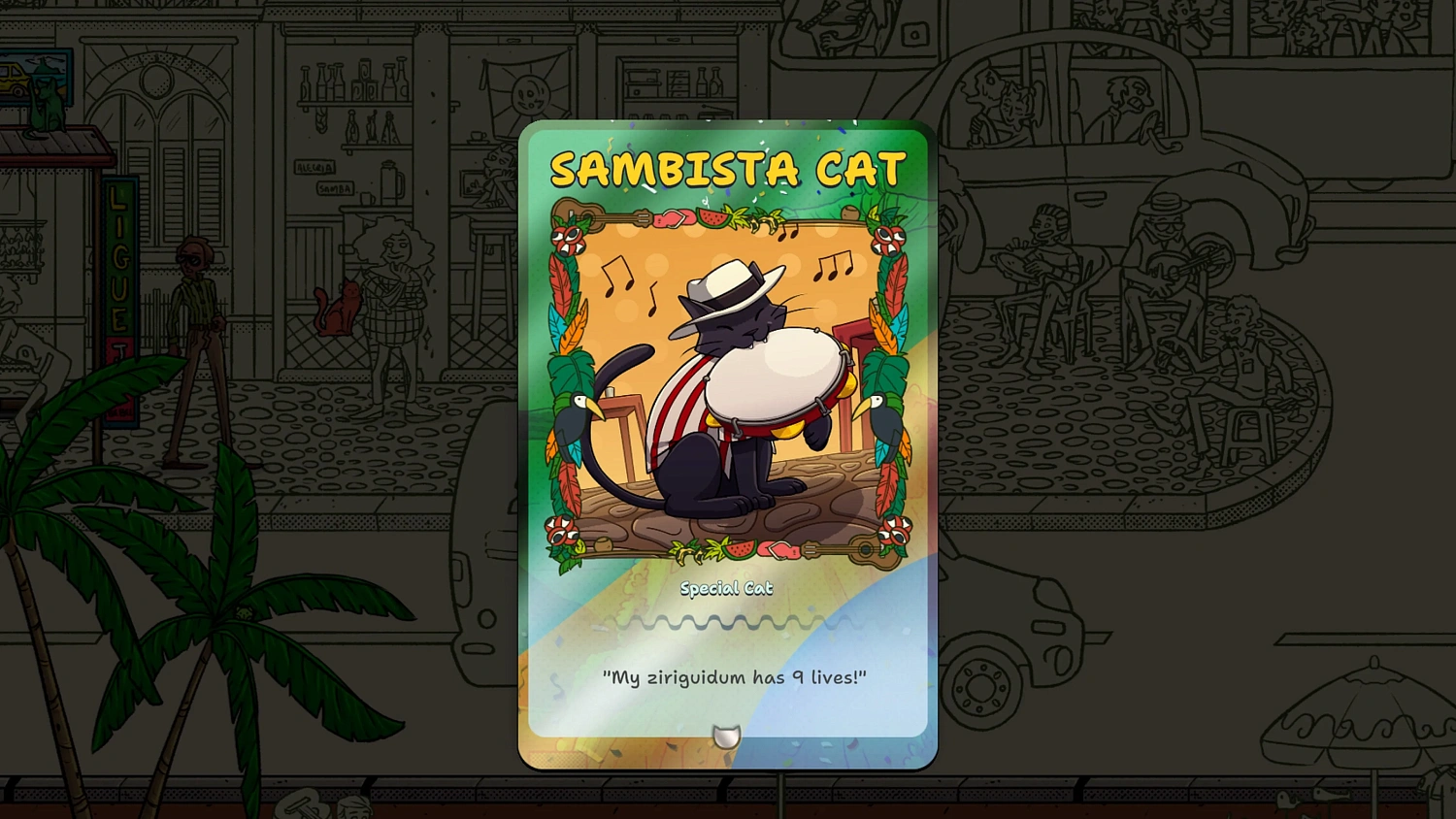
Task: Select the SAMBISTA CAT title text
Action: point(726,167)
